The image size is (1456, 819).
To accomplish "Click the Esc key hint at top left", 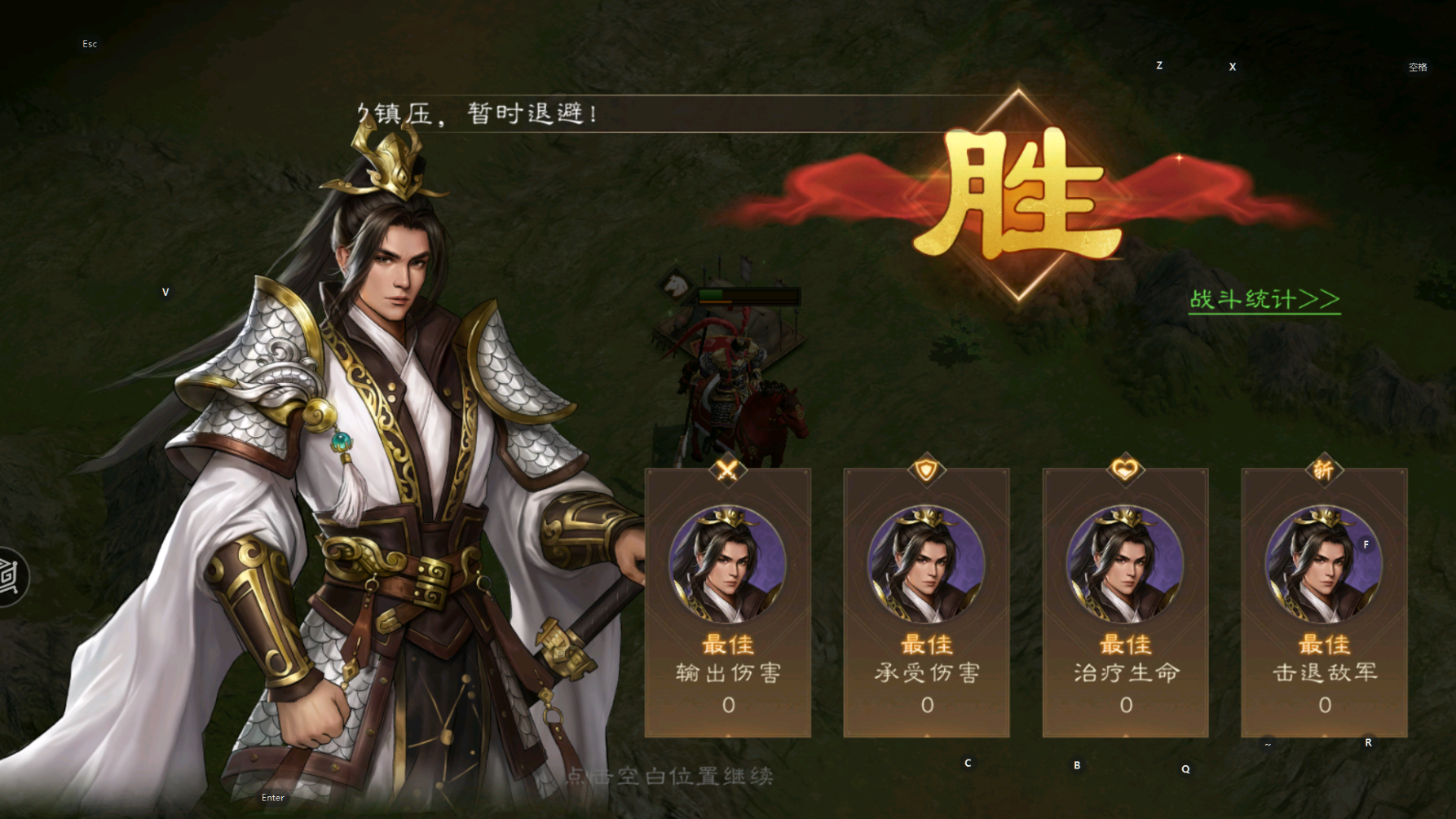I will [90, 43].
